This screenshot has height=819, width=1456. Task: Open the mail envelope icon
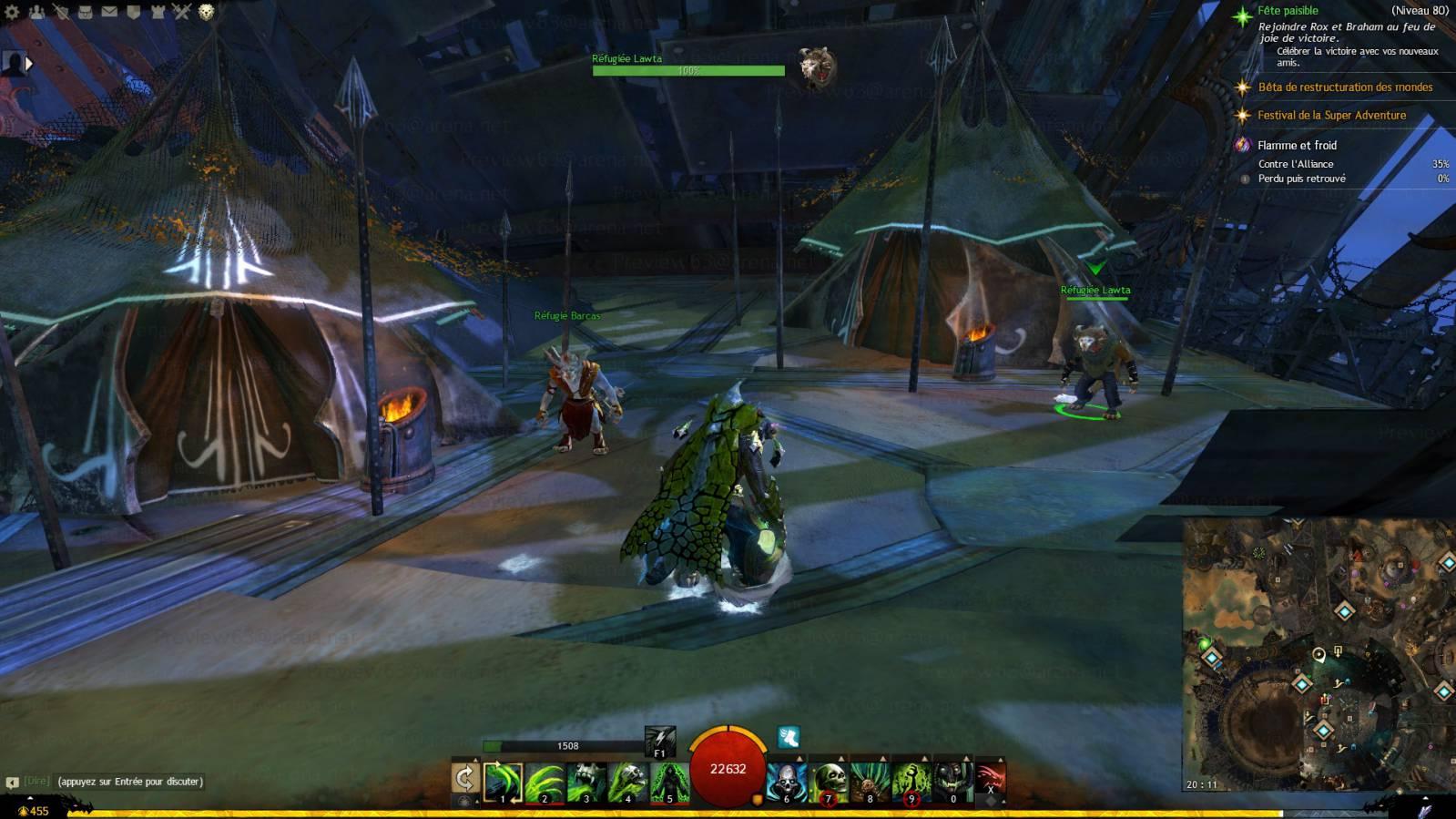point(109,12)
